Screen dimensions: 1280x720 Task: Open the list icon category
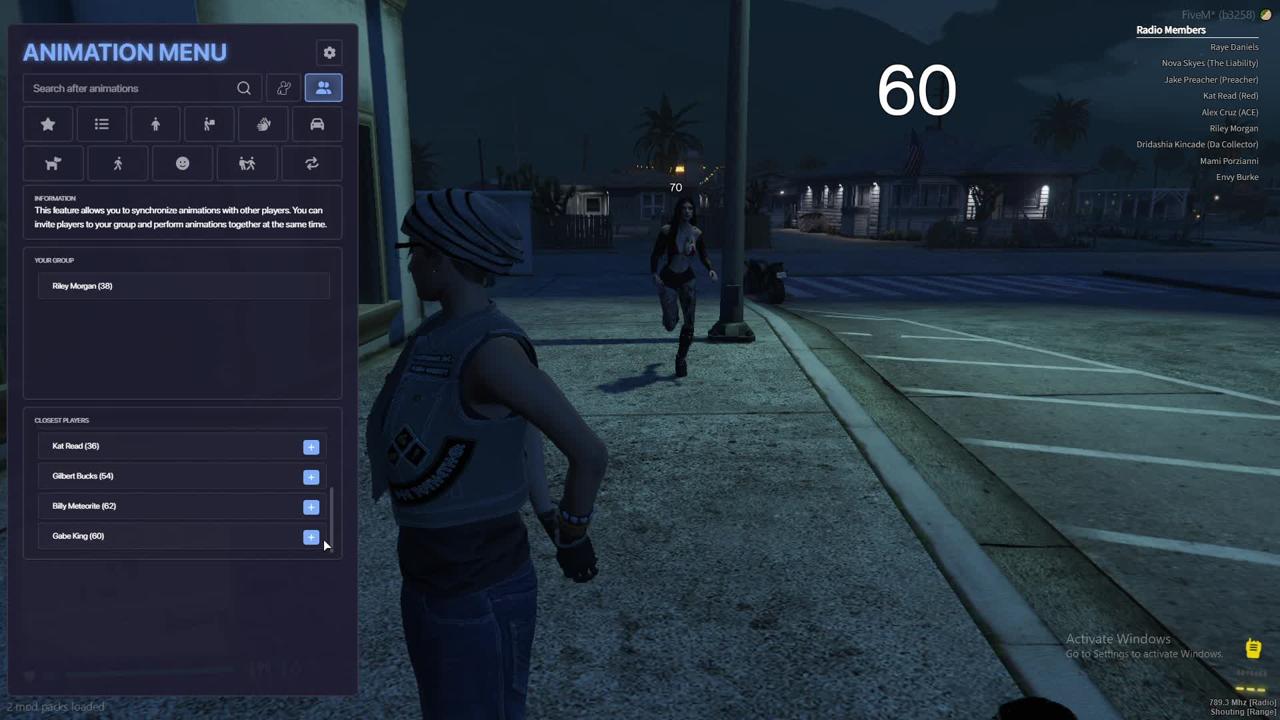[101, 125]
